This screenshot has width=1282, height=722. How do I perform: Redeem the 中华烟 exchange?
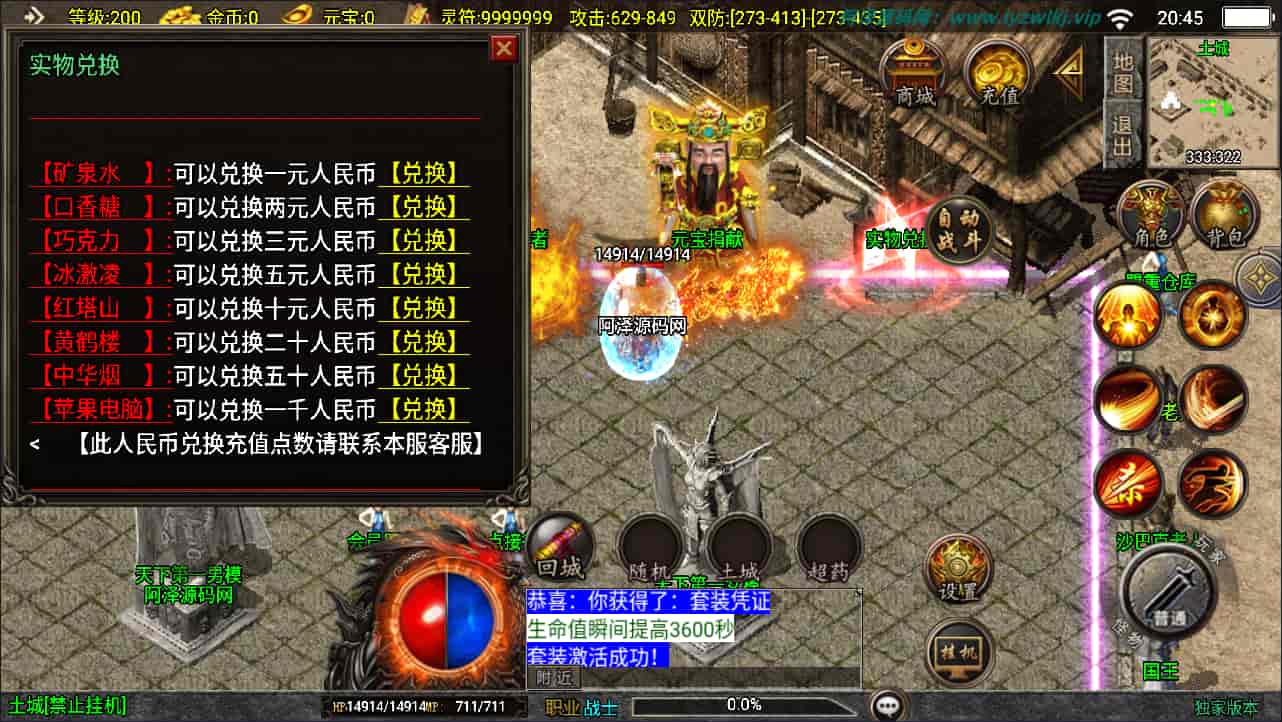point(423,375)
